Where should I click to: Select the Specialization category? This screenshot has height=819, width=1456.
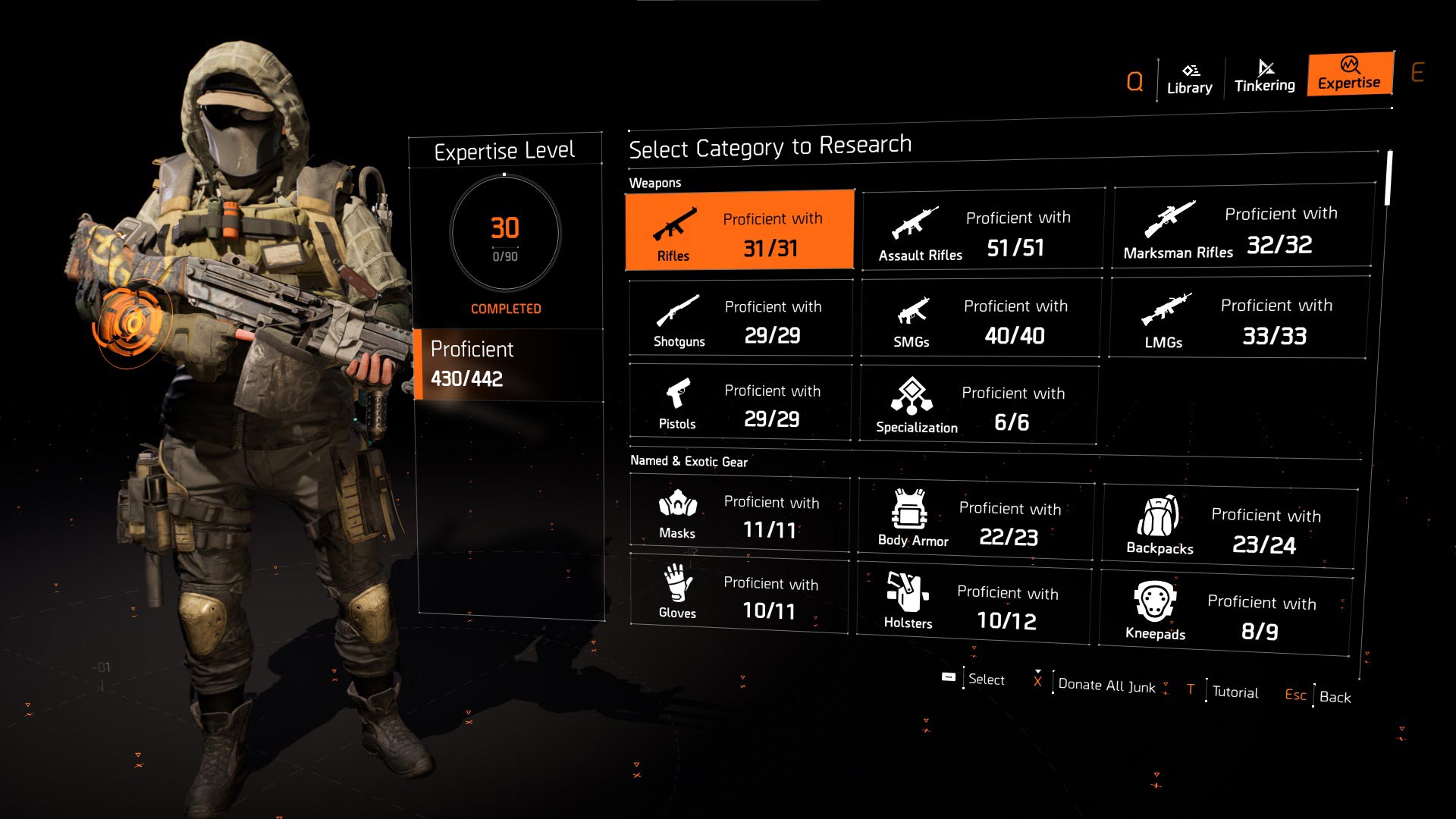979,405
